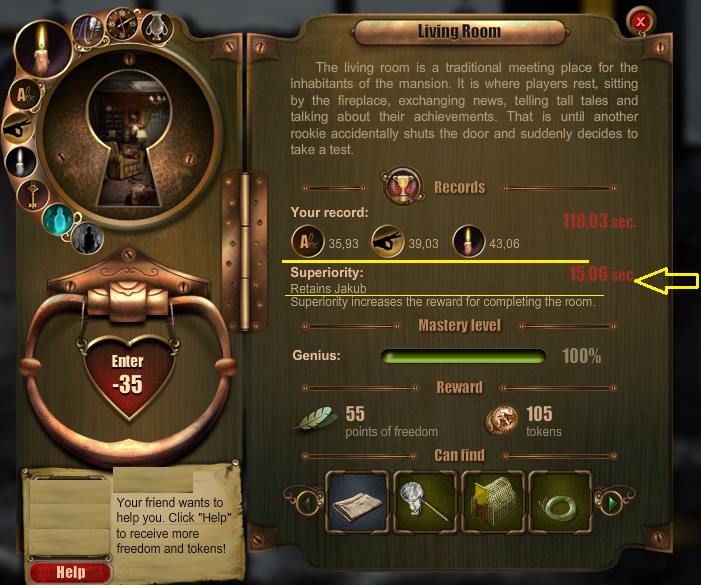The height and width of the screenshot is (585, 701).
Task: Select the pointing hand silhouette mode
Action: [x=19, y=128]
